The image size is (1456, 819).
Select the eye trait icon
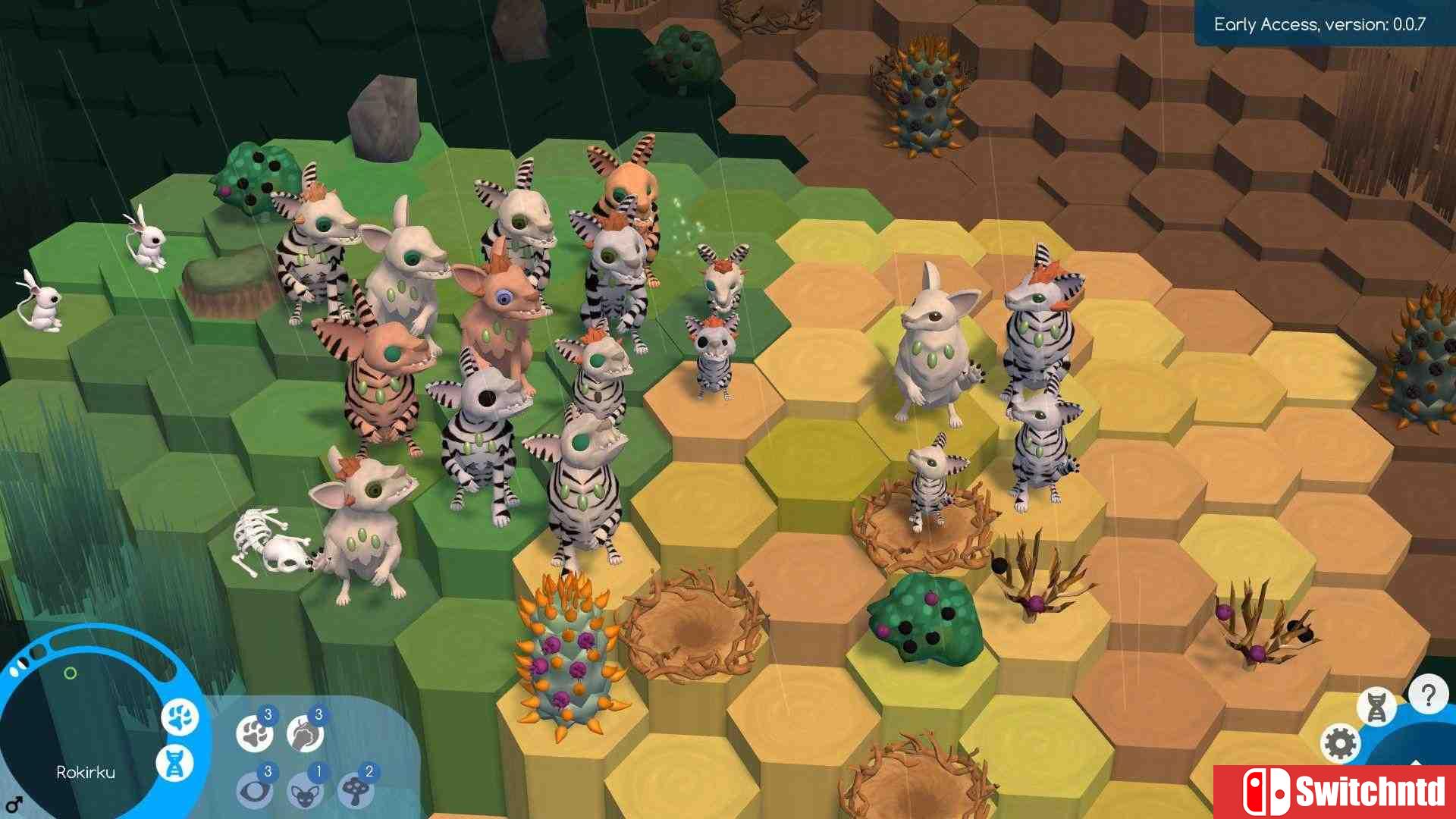(254, 791)
